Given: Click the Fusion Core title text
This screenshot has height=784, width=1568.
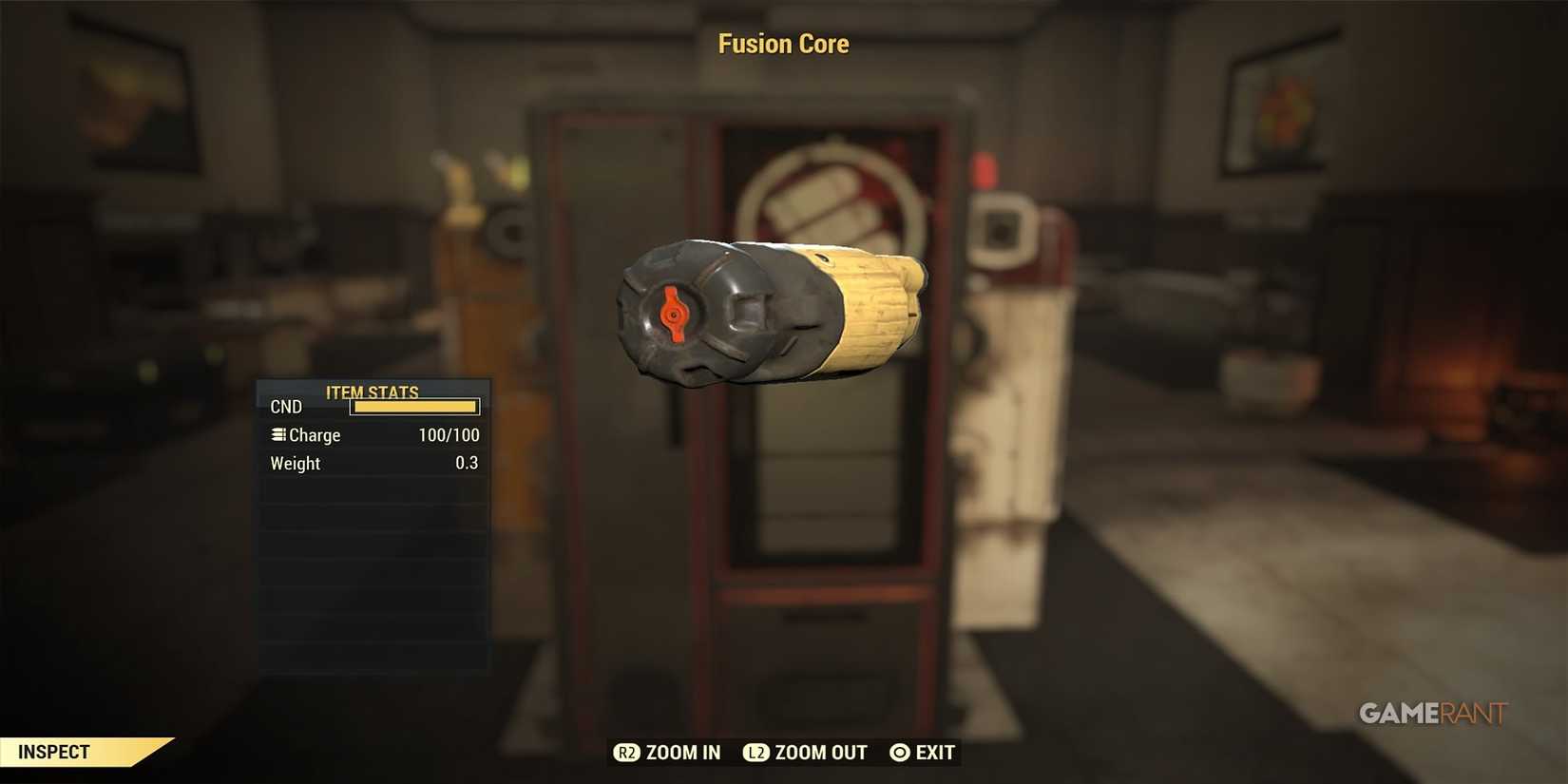Looking at the screenshot, I should 783,43.
